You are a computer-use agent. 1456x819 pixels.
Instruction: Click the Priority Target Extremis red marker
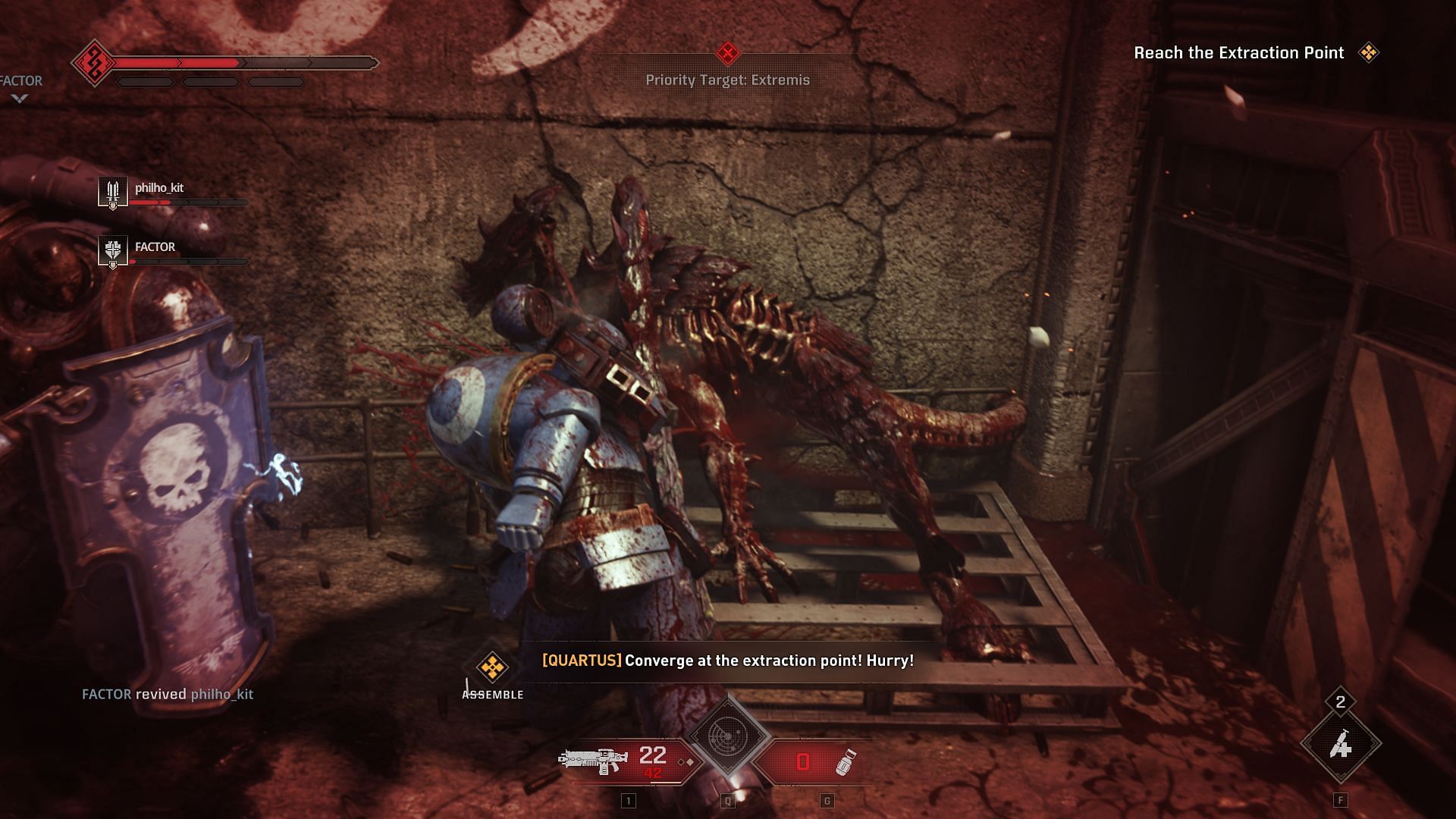(728, 53)
